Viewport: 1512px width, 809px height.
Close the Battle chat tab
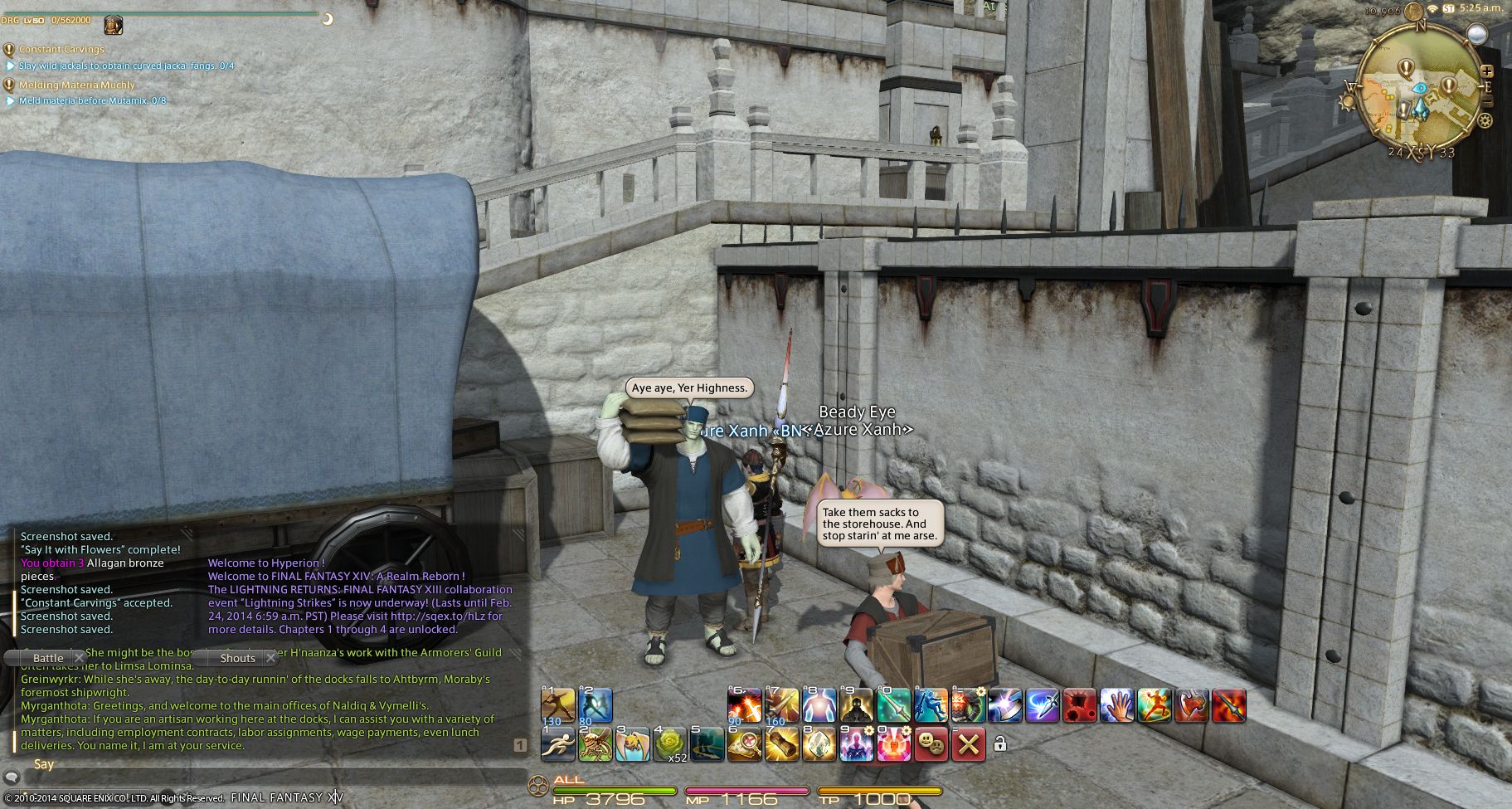point(80,658)
